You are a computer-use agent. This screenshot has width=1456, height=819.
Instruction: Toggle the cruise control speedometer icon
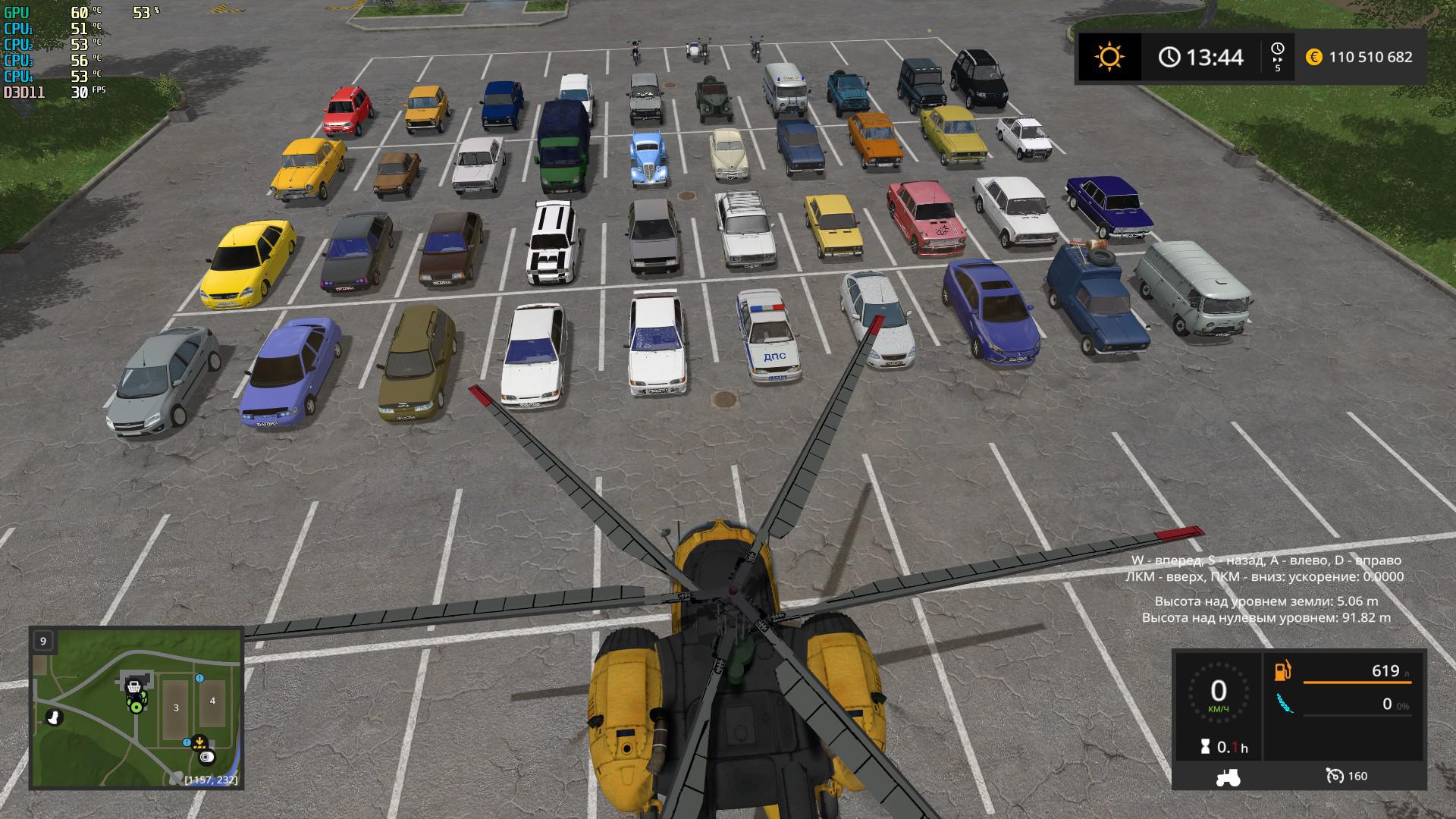click(1335, 776)
